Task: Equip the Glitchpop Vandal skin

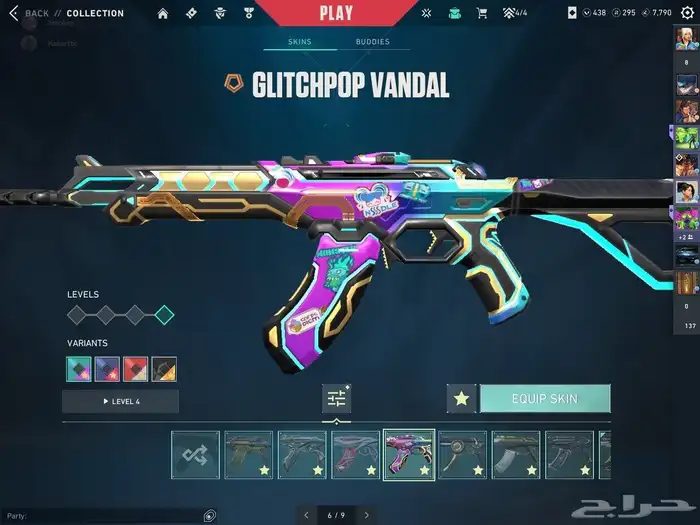Action: (x=544, y=398)
